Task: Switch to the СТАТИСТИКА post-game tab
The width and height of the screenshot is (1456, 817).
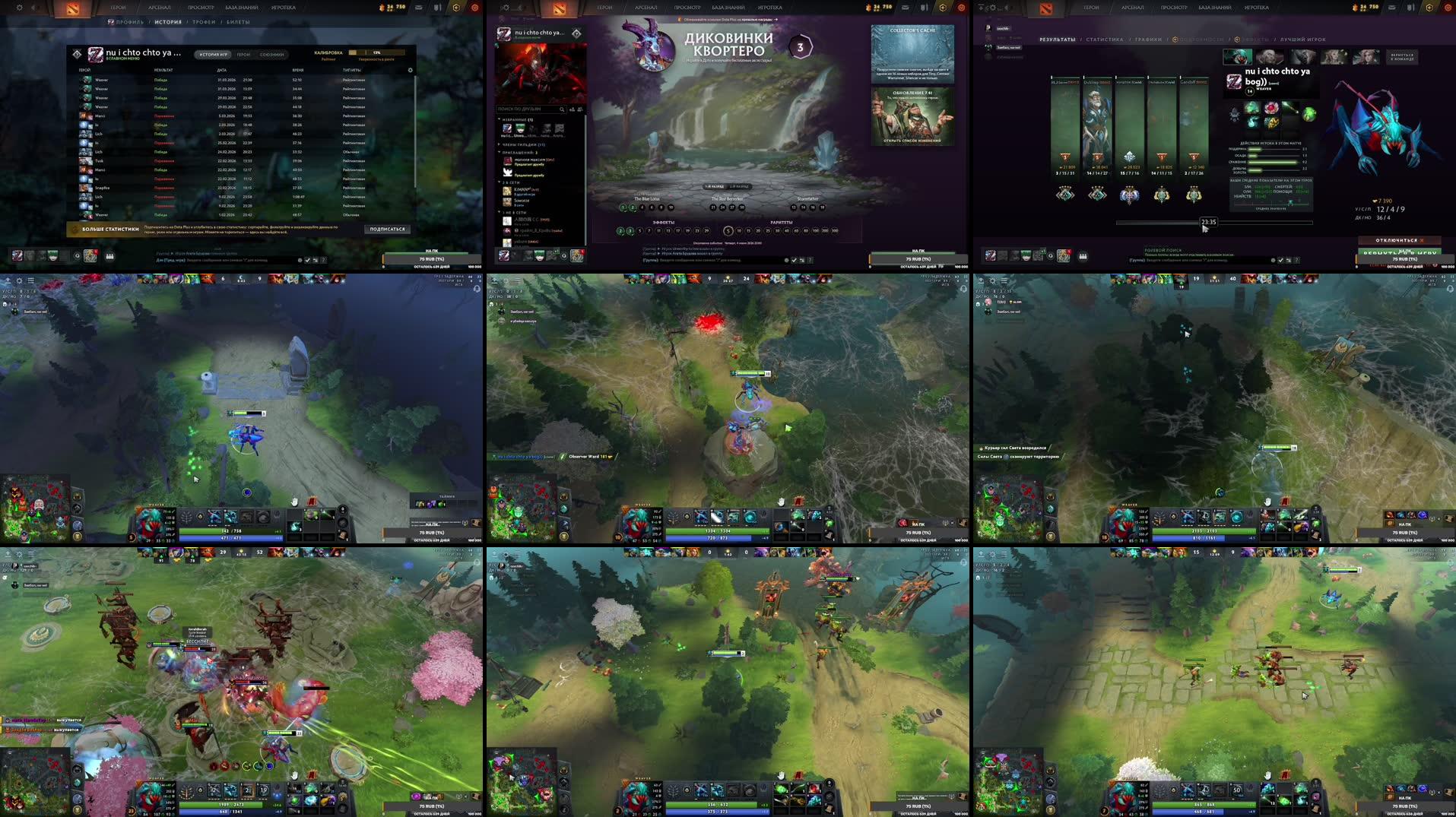Action: [1105, 40]
